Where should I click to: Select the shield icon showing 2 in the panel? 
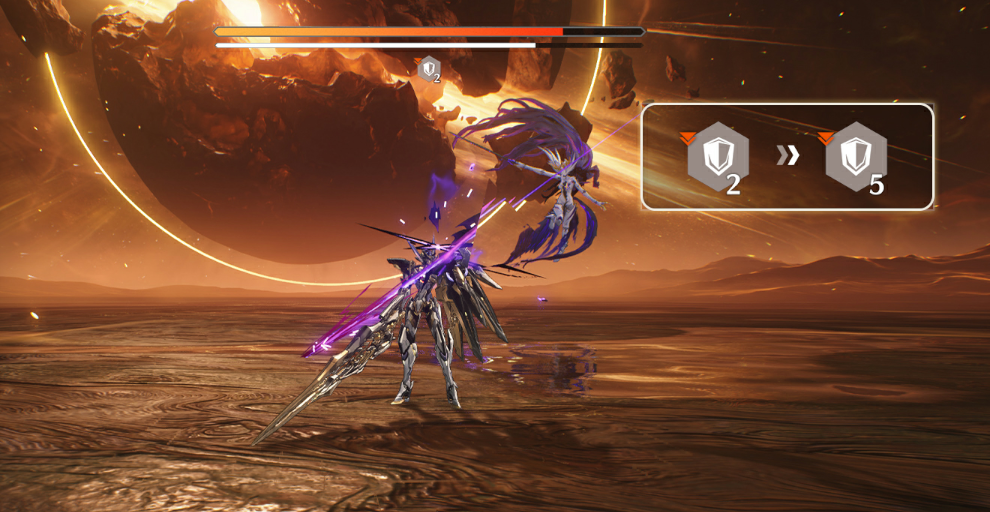[x=717, y=157]
